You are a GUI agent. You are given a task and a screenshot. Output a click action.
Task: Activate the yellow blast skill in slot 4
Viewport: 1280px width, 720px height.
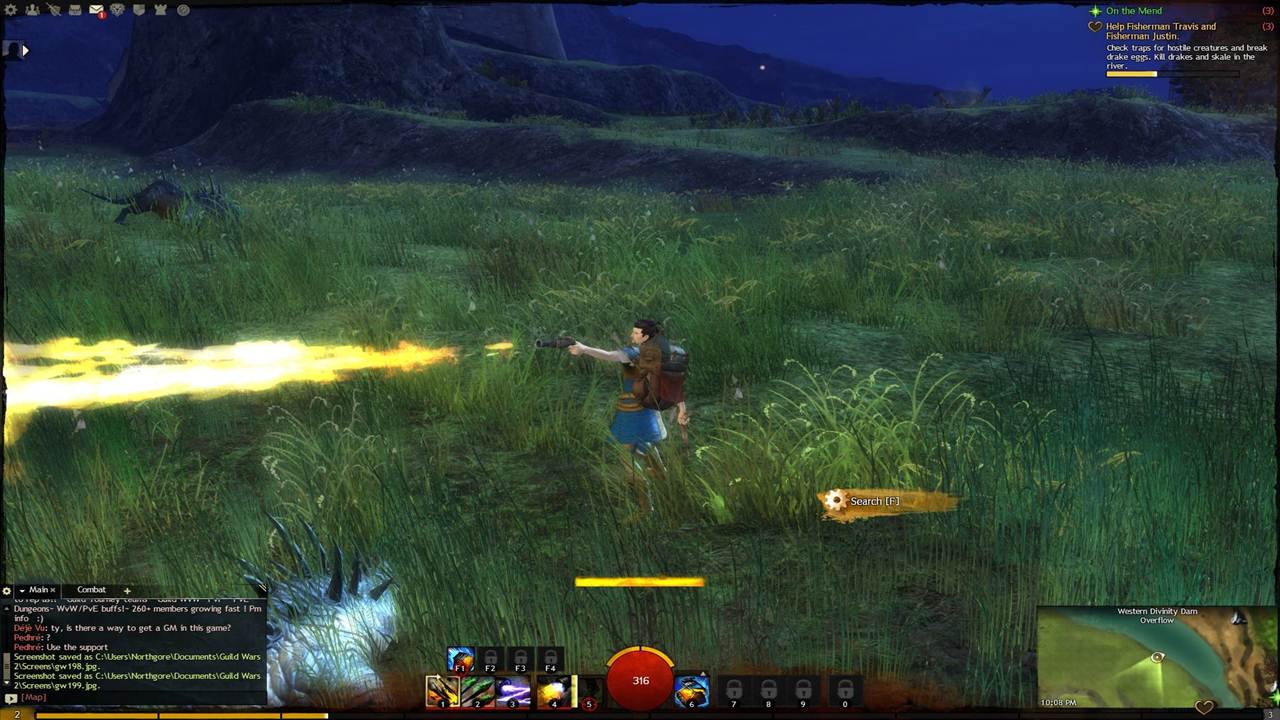coord(553,691)
